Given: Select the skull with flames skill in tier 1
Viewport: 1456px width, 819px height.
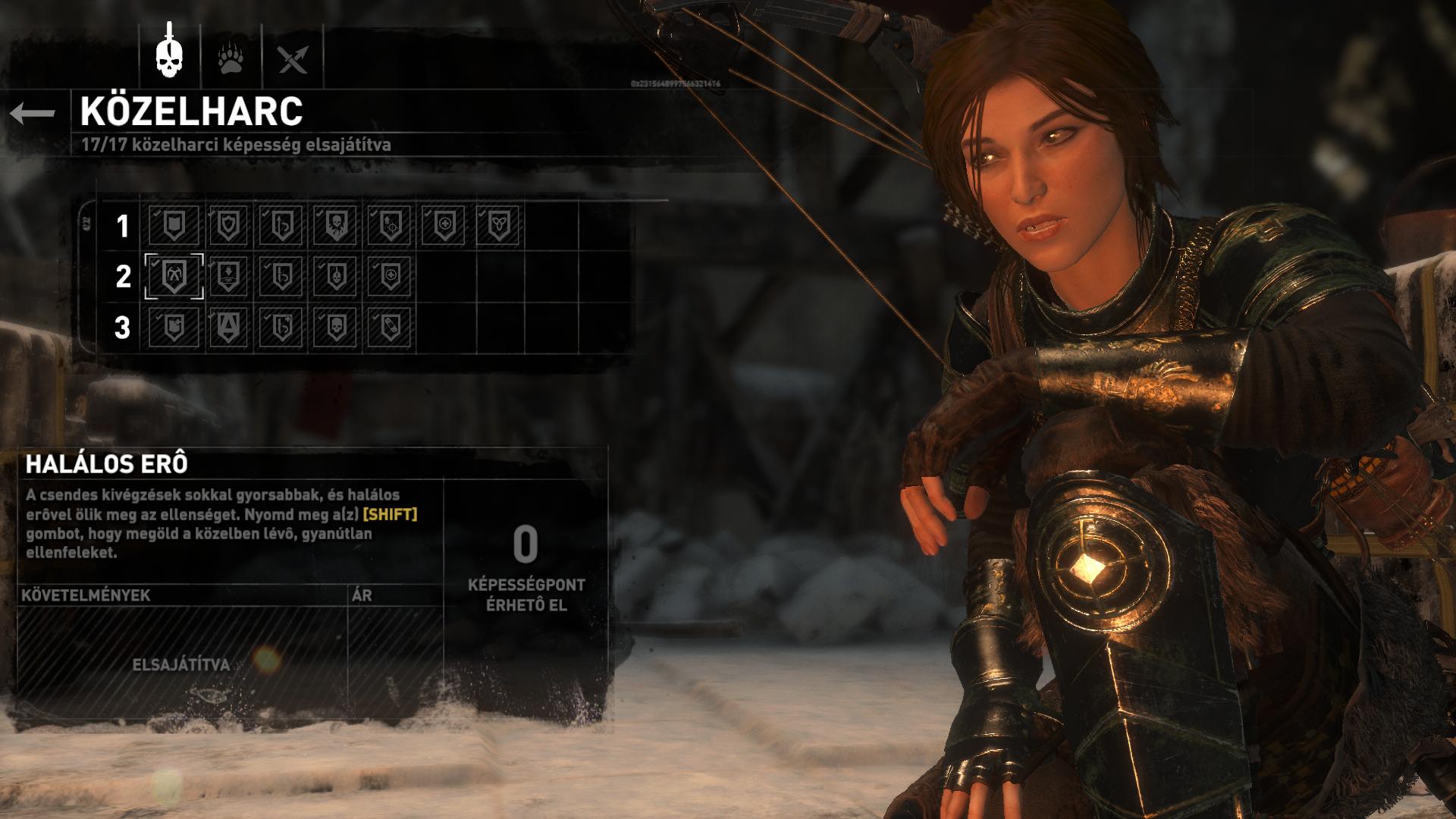Looking at the screenshot, I should (x=335, y=225).
